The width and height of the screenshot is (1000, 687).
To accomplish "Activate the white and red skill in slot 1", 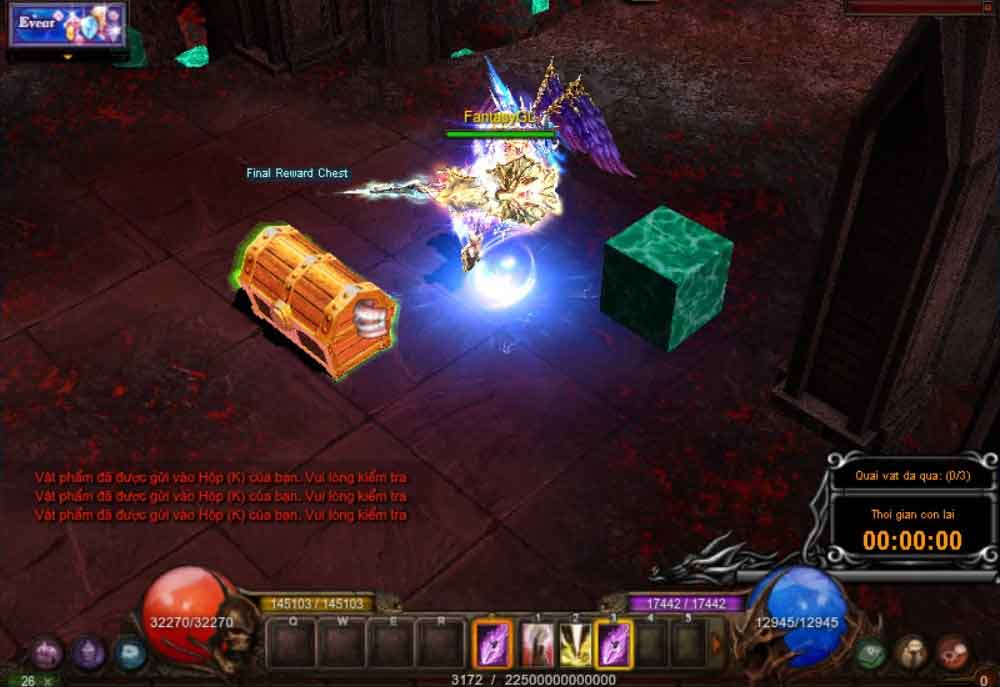I will [x=536, y=645].
